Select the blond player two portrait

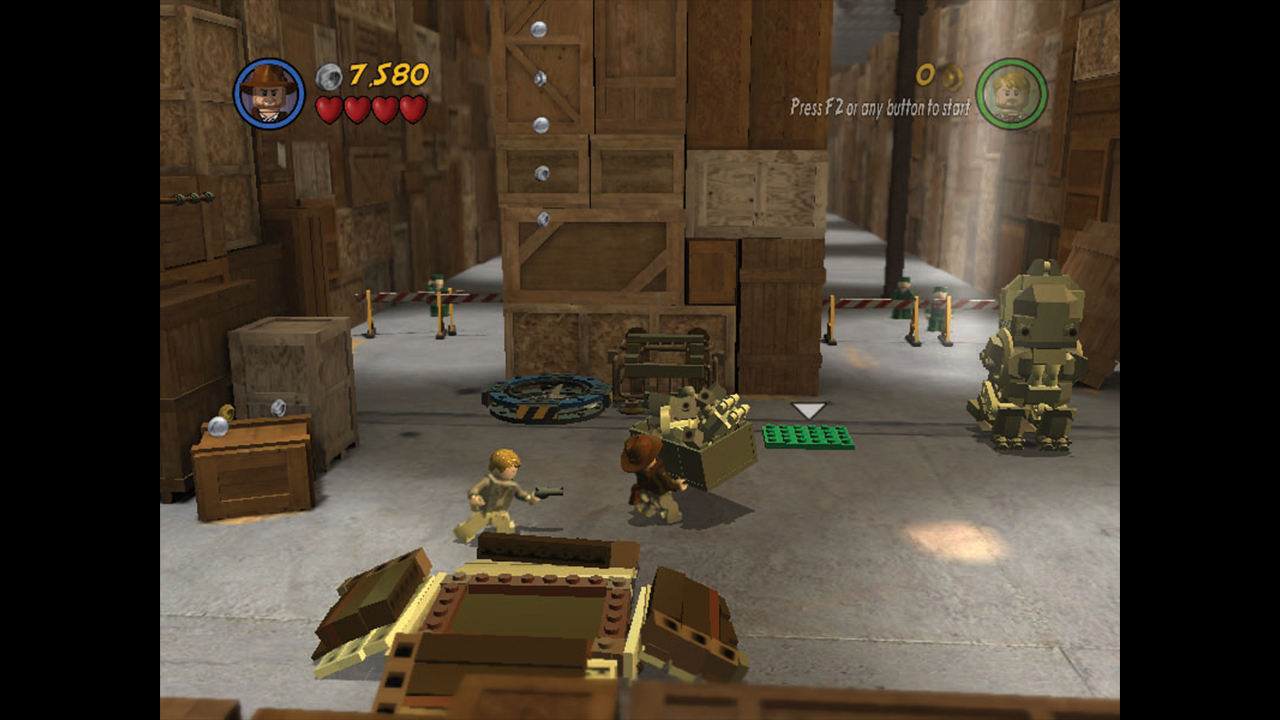click(1011, 94)
